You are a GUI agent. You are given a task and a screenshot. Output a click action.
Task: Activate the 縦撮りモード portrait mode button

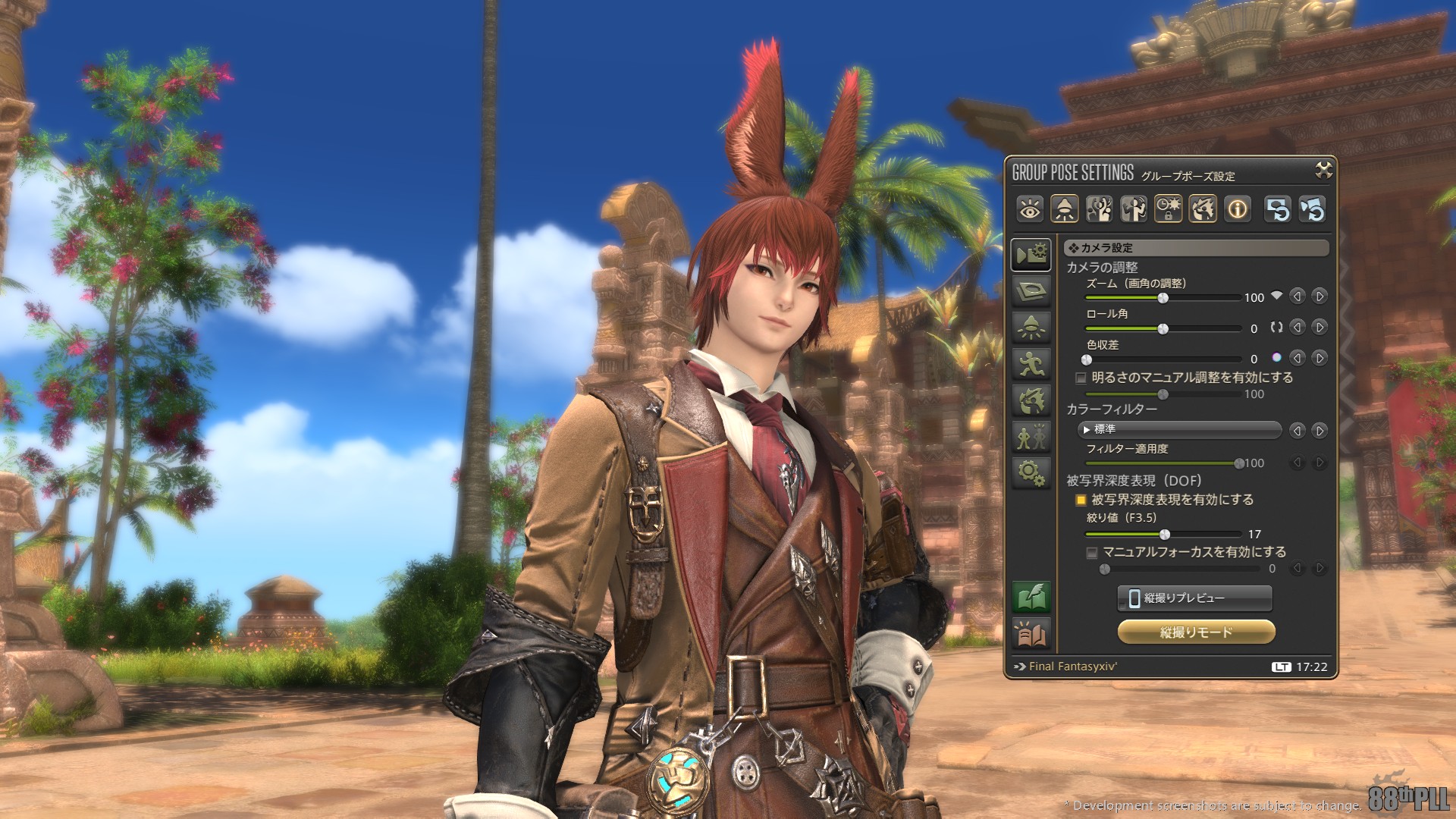(x=1196, y=632)
